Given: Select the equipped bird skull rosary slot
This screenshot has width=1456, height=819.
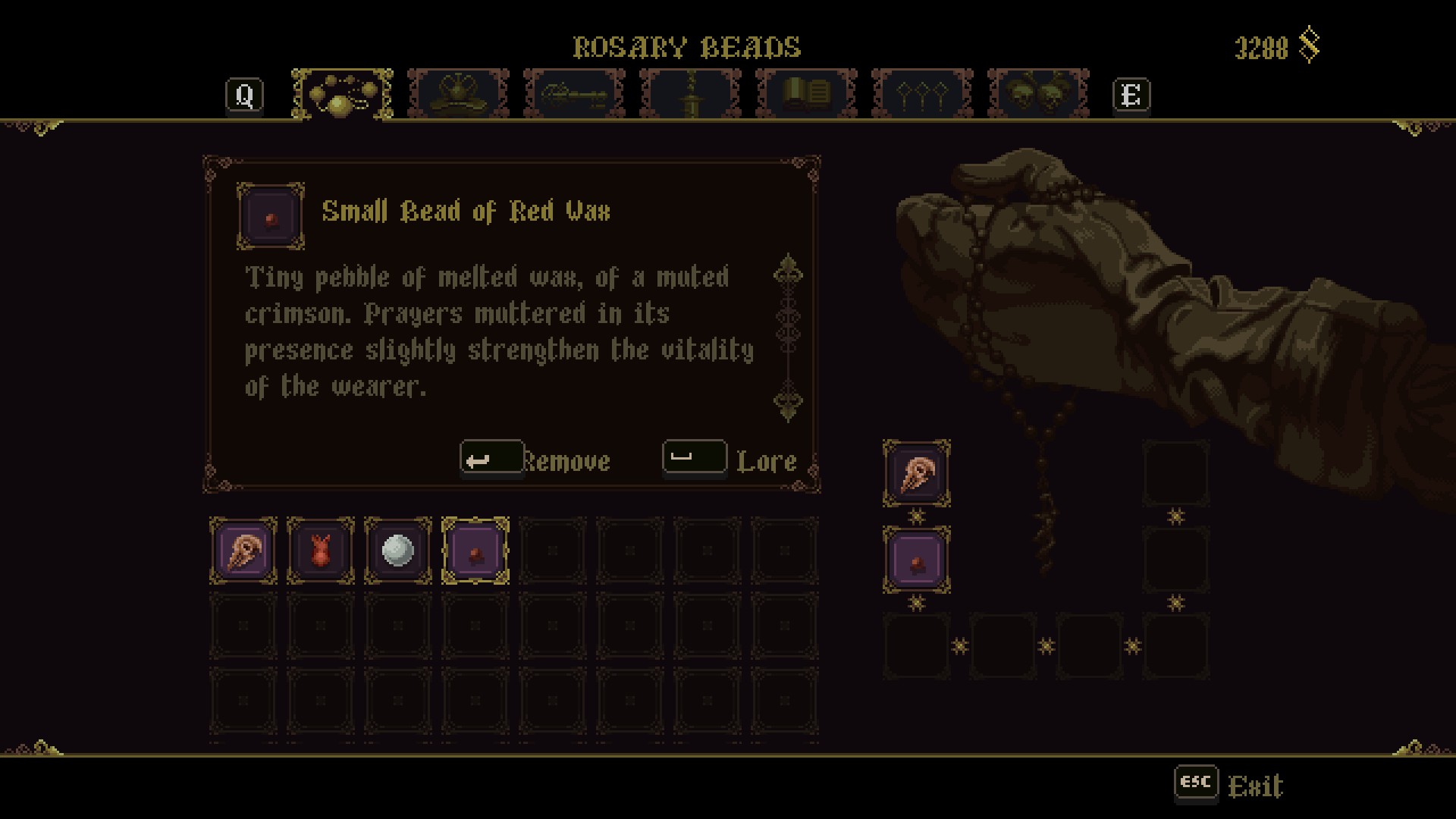Looking at the screenshot, I should pos(917,474).
